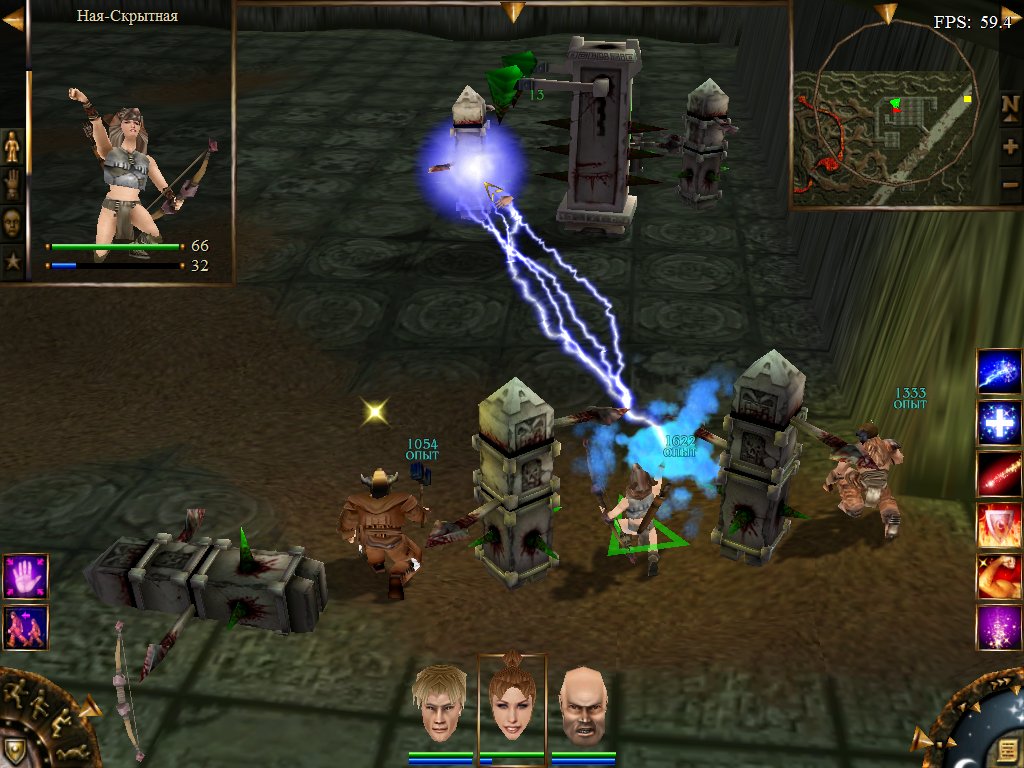Toggle the two walking figures follow icon

25,628
